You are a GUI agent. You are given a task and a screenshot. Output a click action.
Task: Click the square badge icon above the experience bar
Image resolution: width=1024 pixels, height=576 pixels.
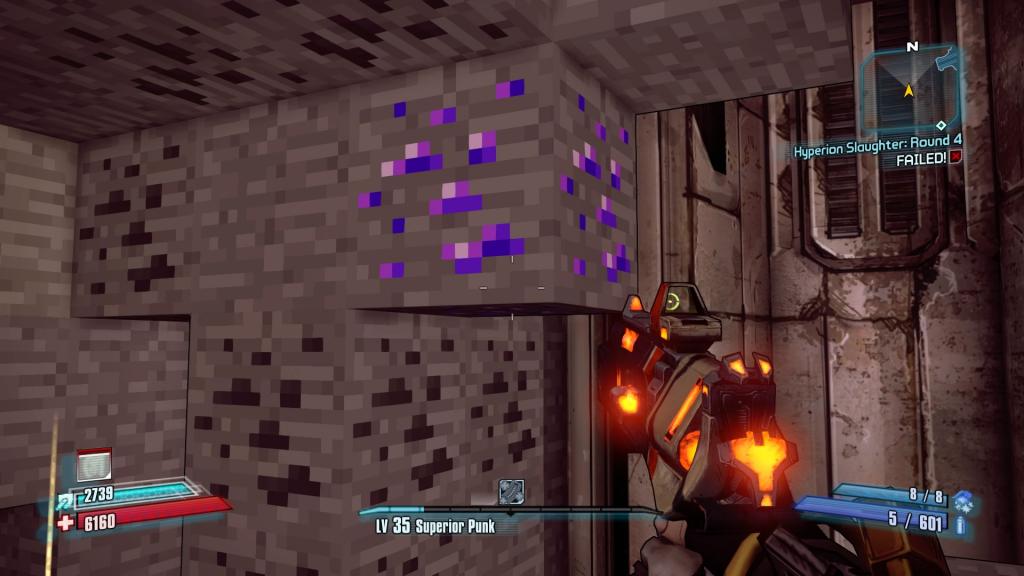(511, 491)
